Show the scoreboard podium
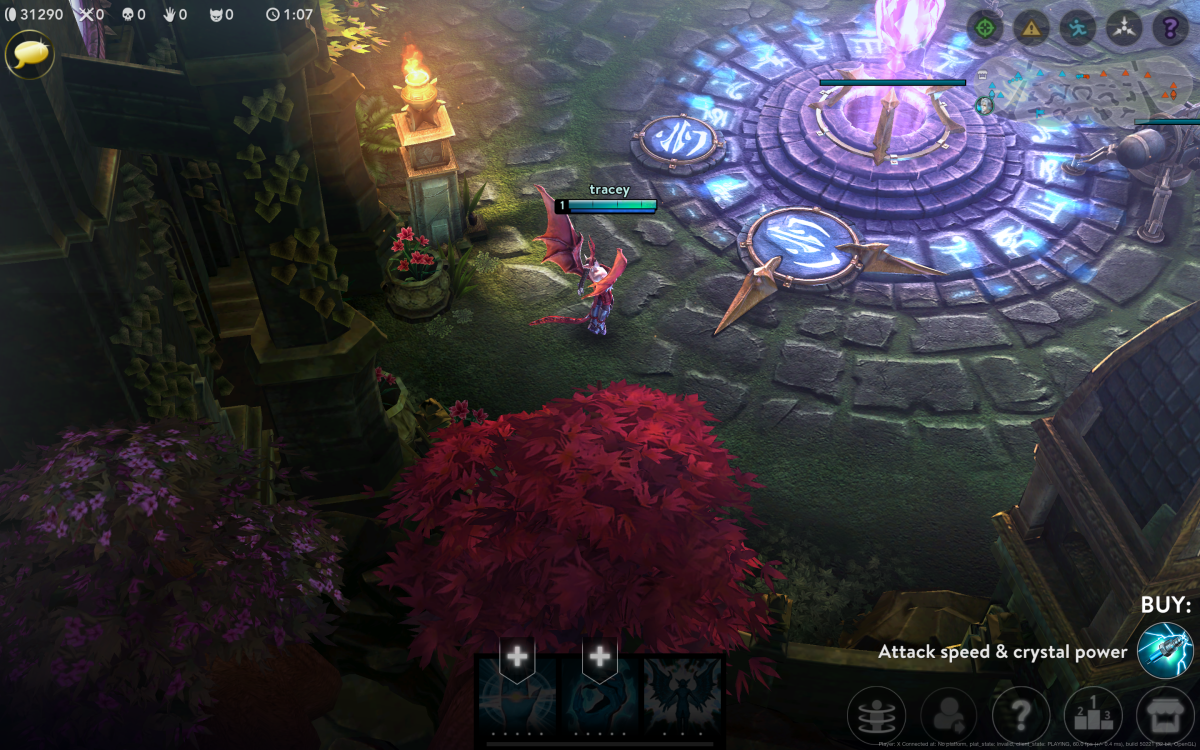This screenshot has height=750, width=1200. tap(1093, 715)
